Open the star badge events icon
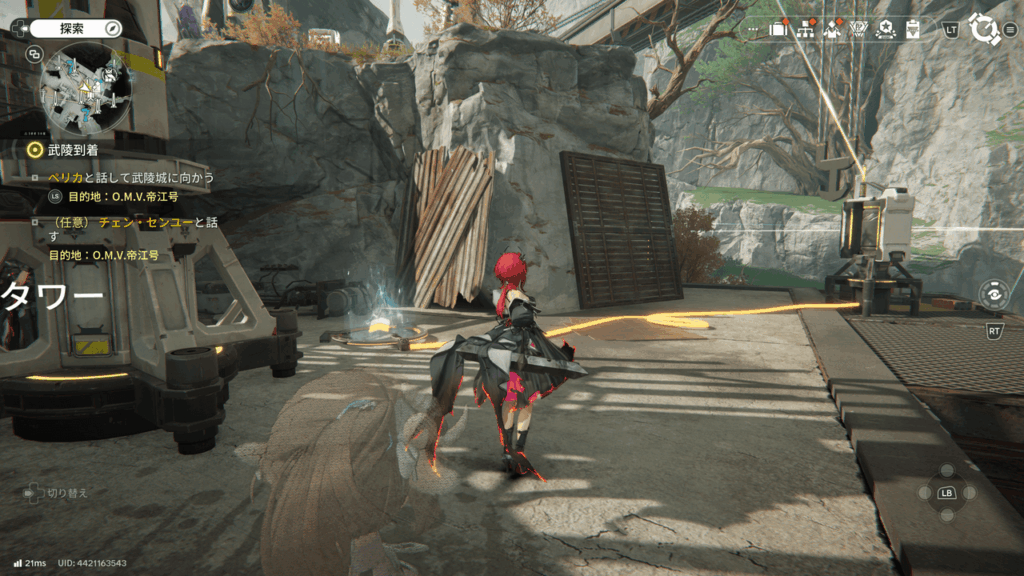 884,29
